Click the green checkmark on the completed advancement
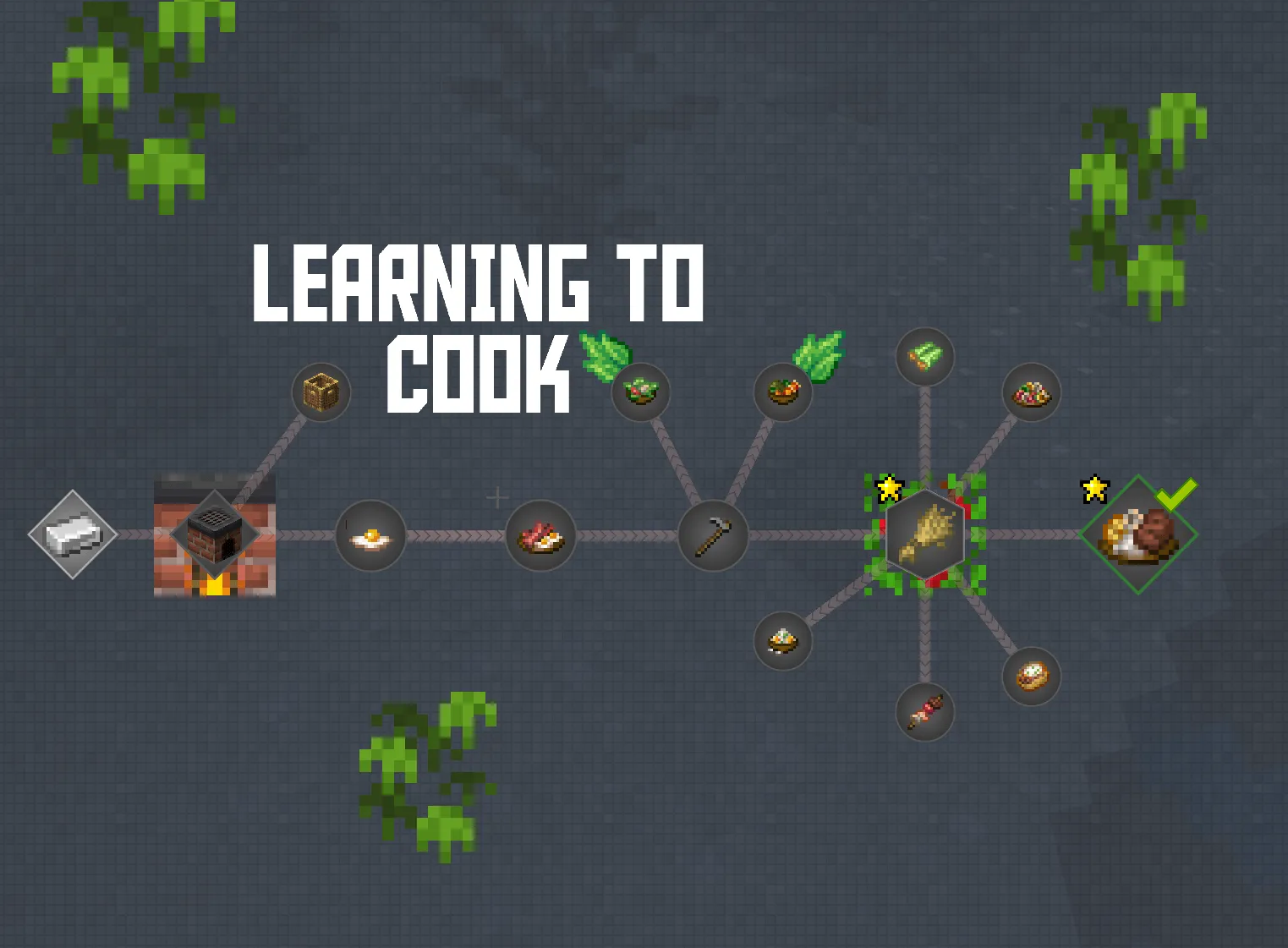1288x948 pixels. (1177, 495)
